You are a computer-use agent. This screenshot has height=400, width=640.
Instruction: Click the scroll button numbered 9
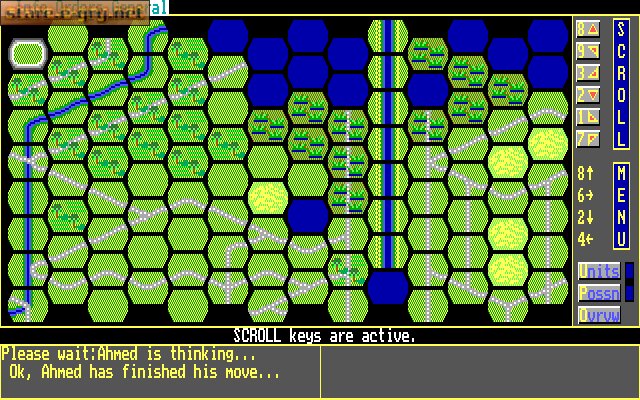coord(587,51)
